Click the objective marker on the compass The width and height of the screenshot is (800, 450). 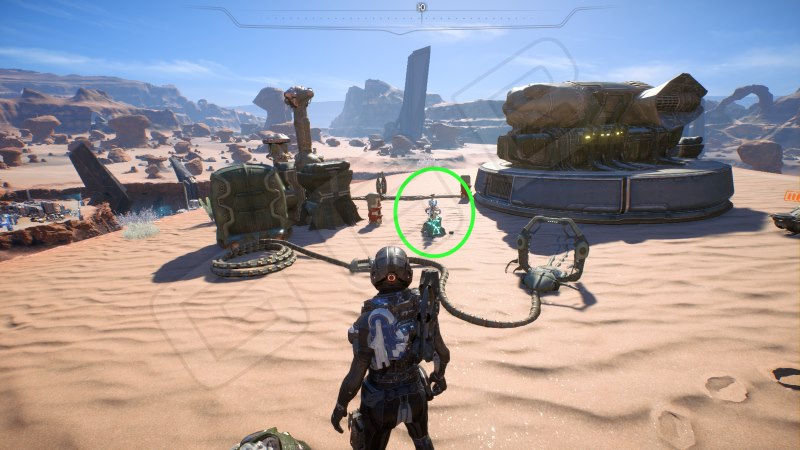pyautogui.click(x=421, y=8)
